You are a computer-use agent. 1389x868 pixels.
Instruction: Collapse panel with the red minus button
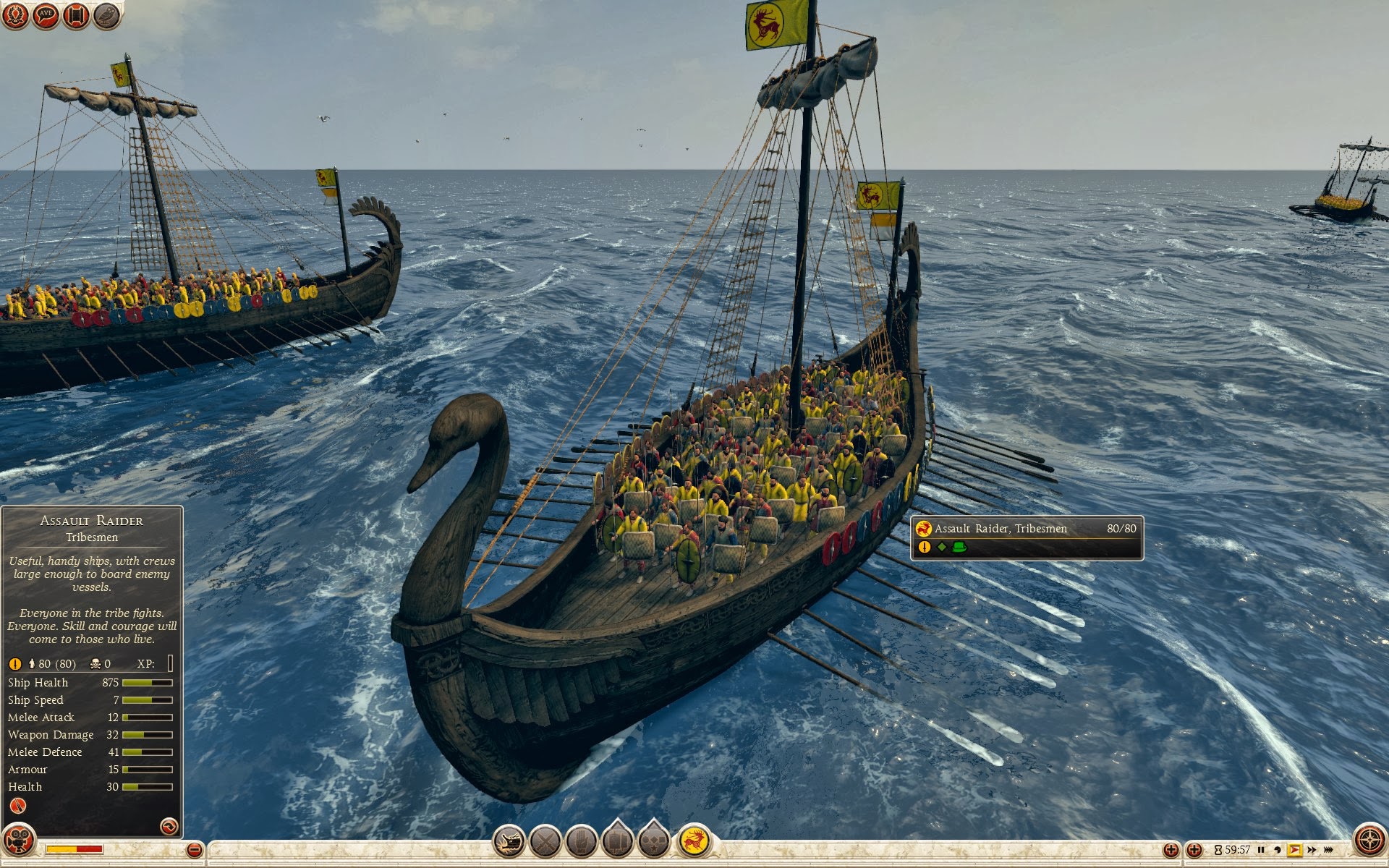pyautogui.click(x=194, y=850)
